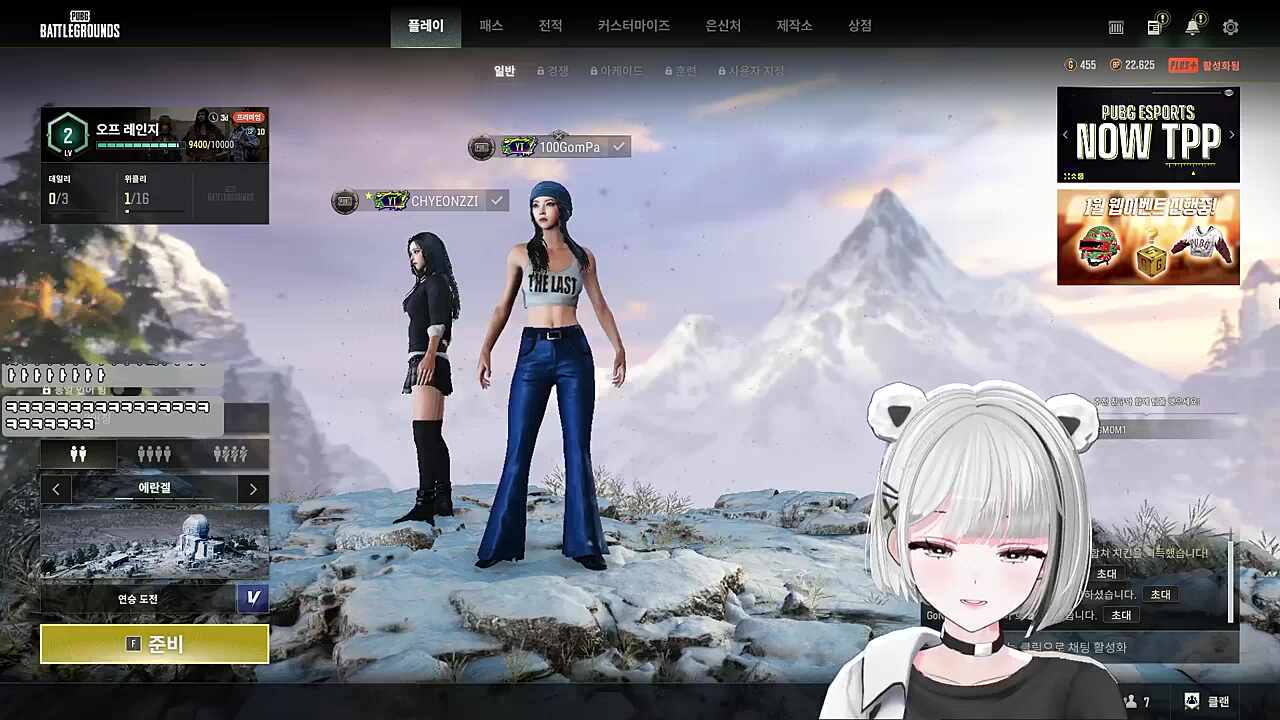
Task: Open the news announcements icon
Action: click(x=1153, y=27)
